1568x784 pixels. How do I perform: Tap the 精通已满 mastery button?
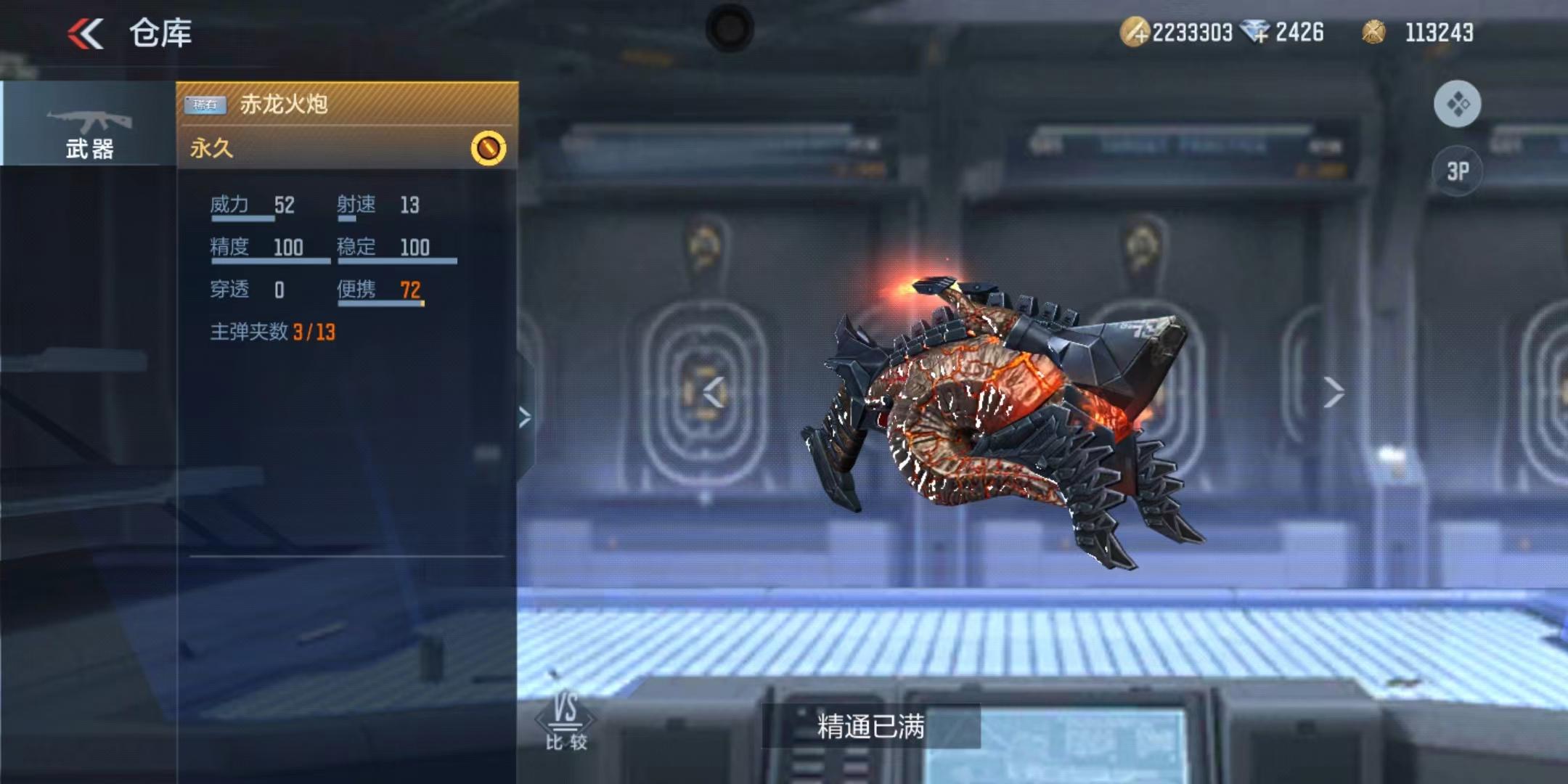point(870,726)
